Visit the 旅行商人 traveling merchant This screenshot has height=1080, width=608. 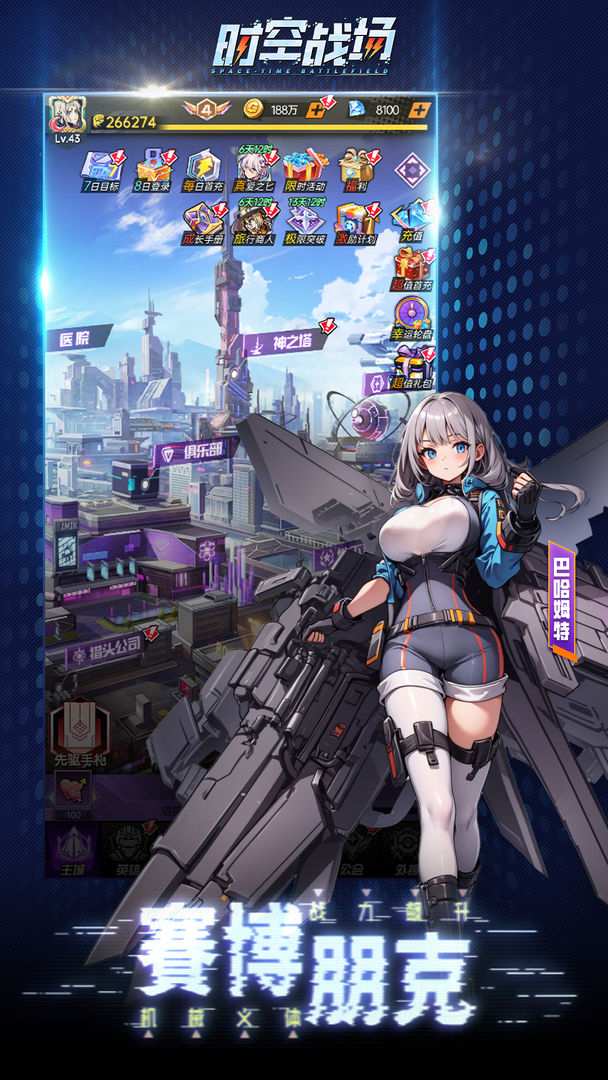tap(252, 221)
